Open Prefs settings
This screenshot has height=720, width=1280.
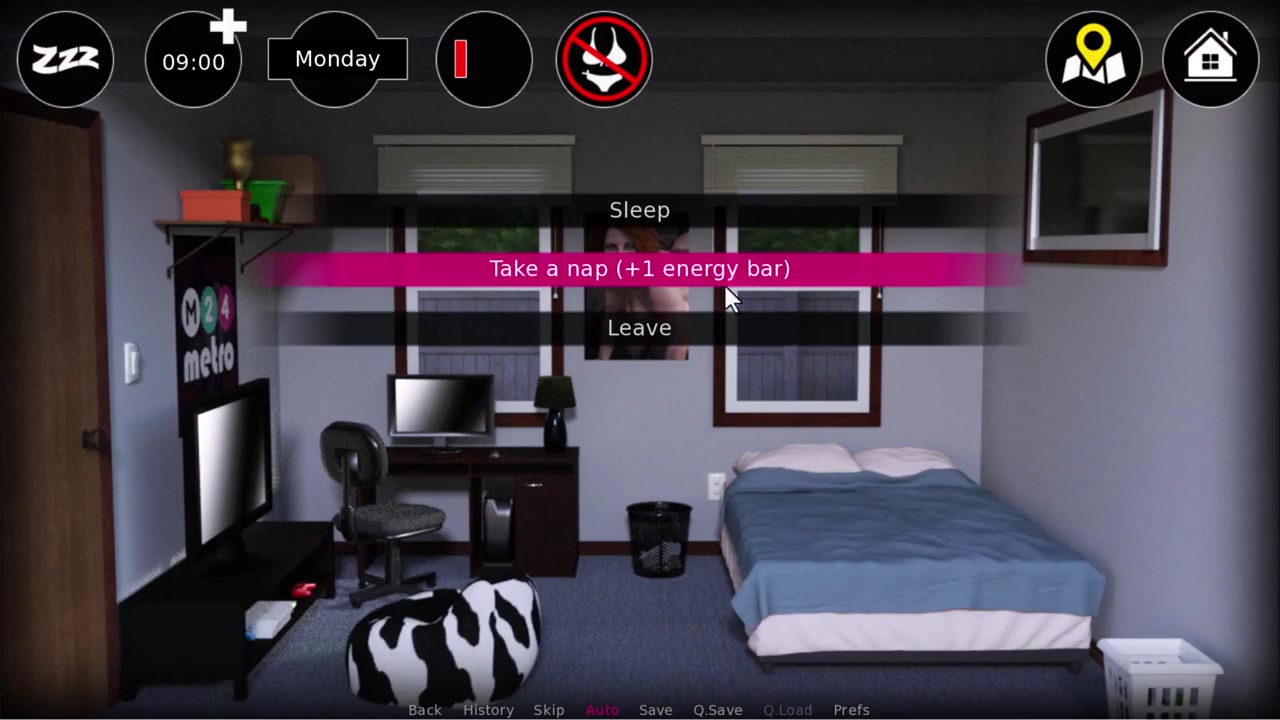pos(851,710)
